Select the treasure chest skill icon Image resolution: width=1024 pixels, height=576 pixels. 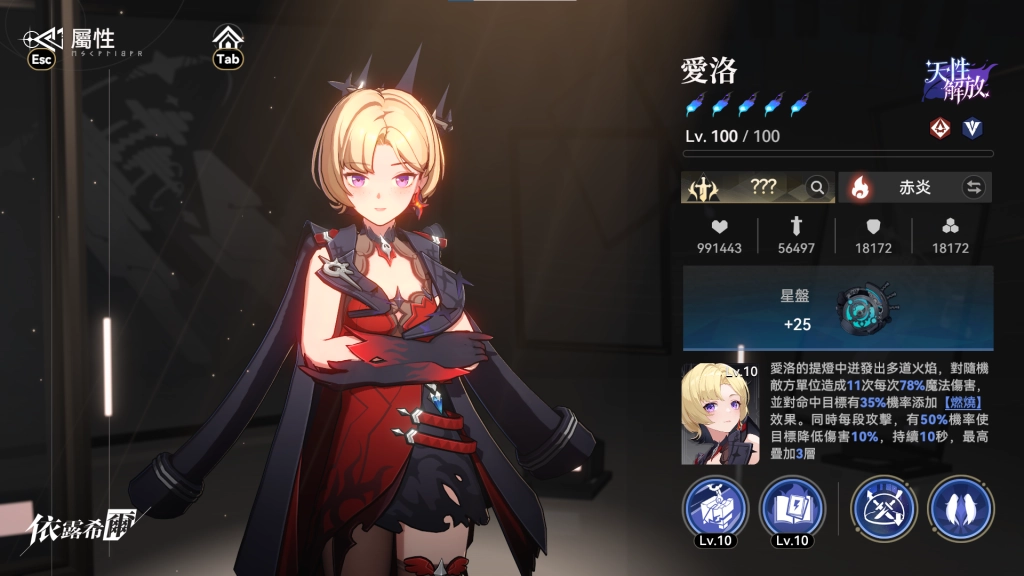[716, 508]
